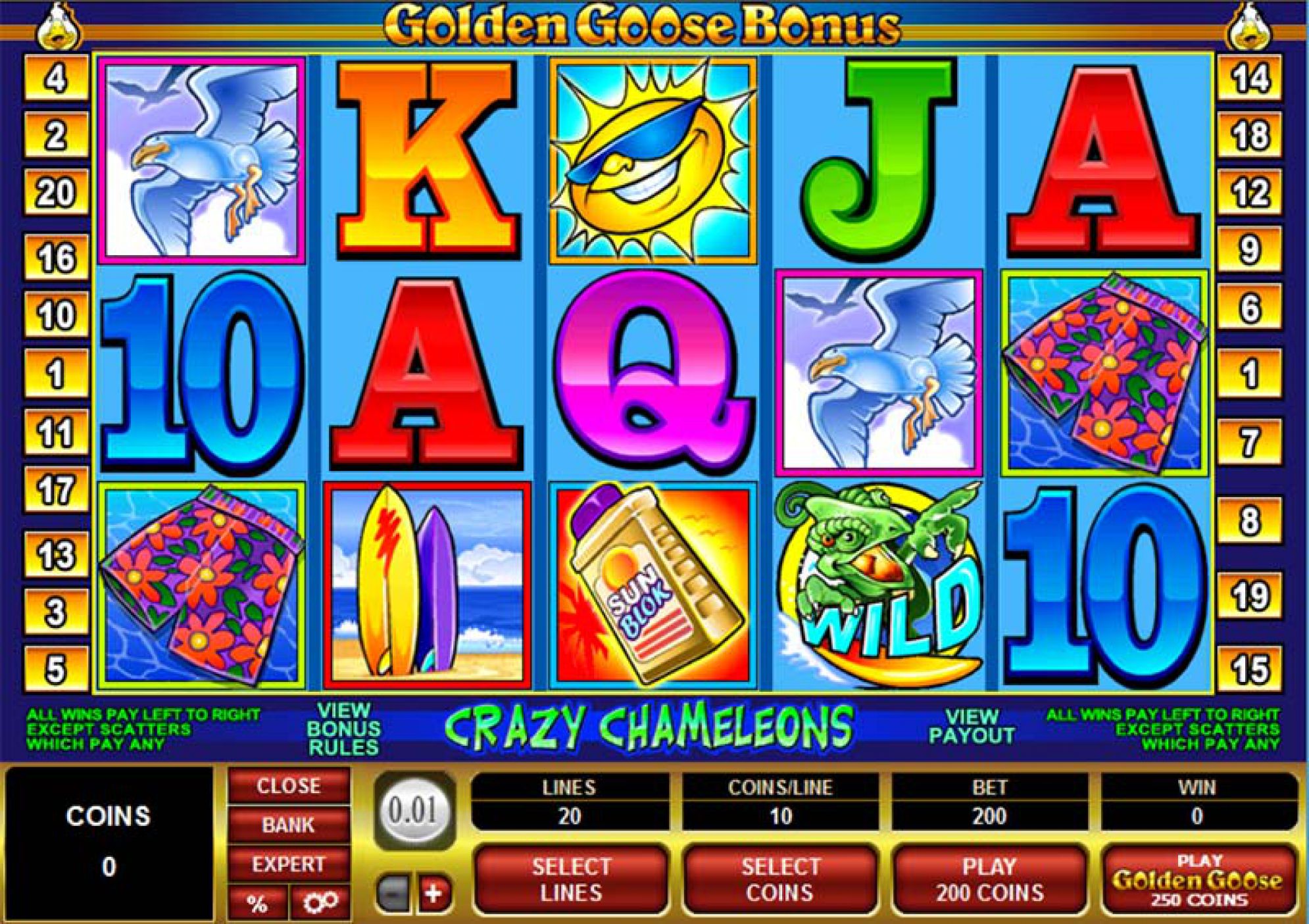Decrease coin size with minus button
Screen dimensions: 1309x924
tap(391, 894)
